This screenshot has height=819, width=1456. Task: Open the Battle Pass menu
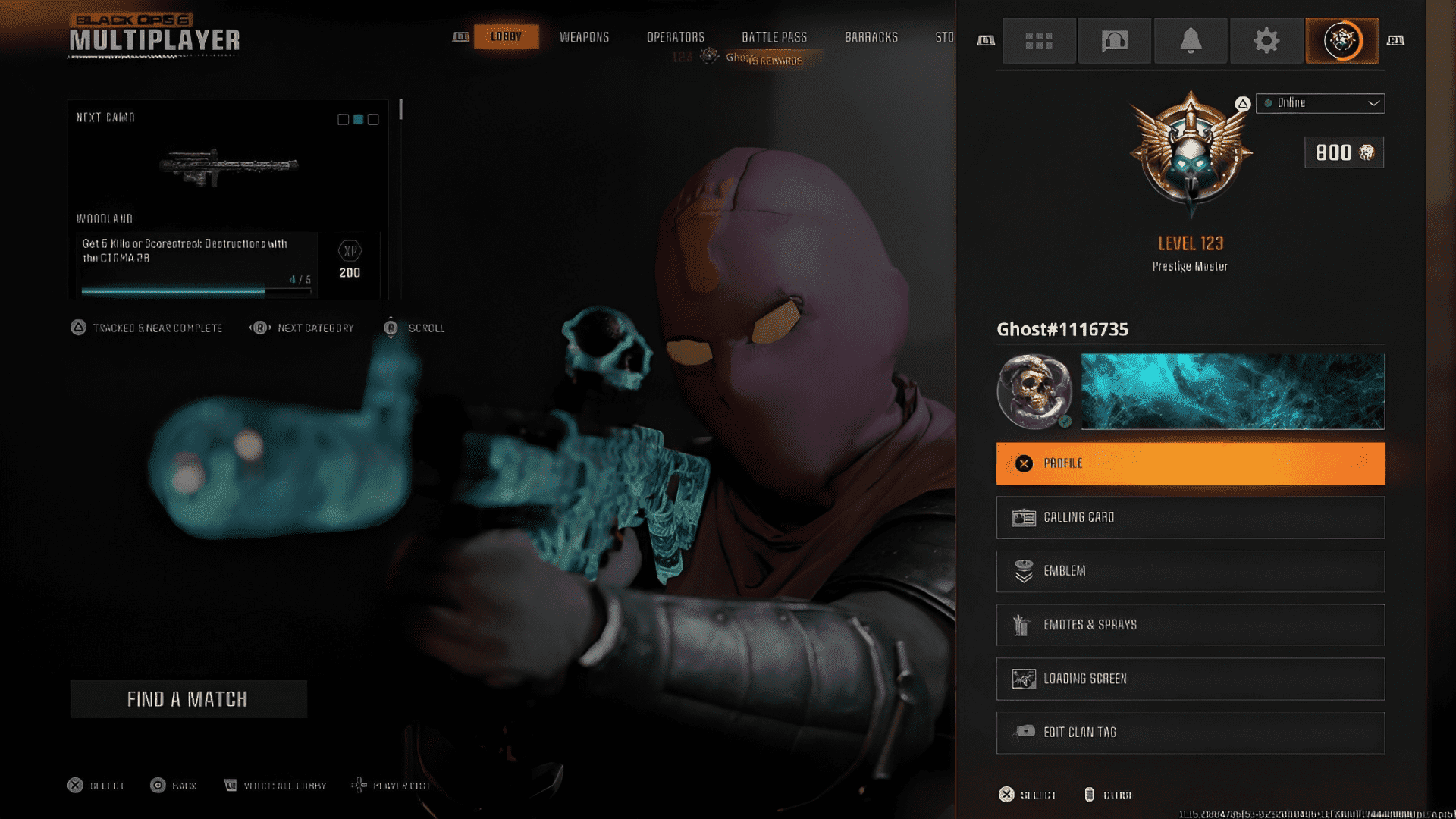coord(775,36)
